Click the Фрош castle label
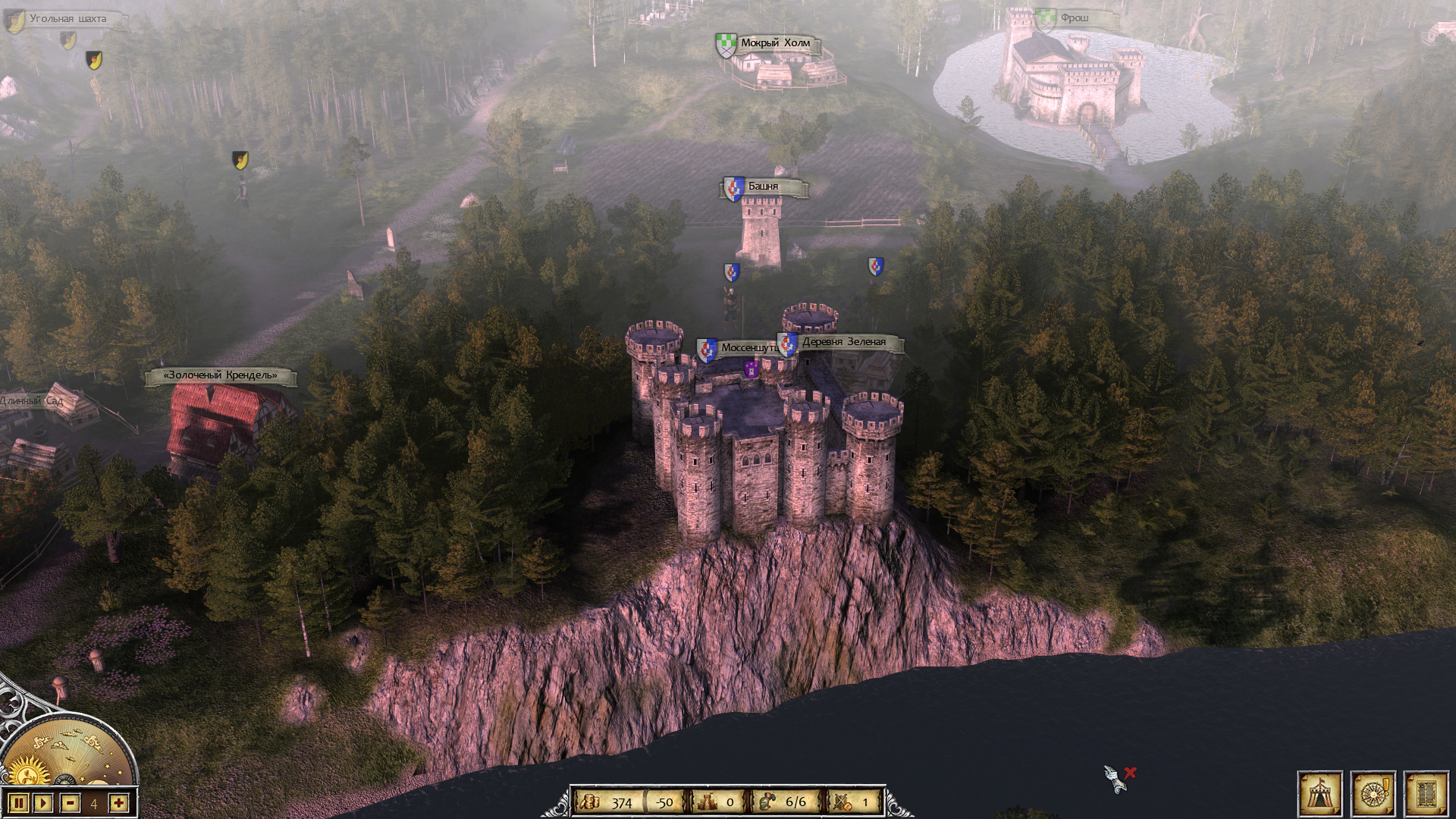The image size is (1456, 819). point(1074,18)
